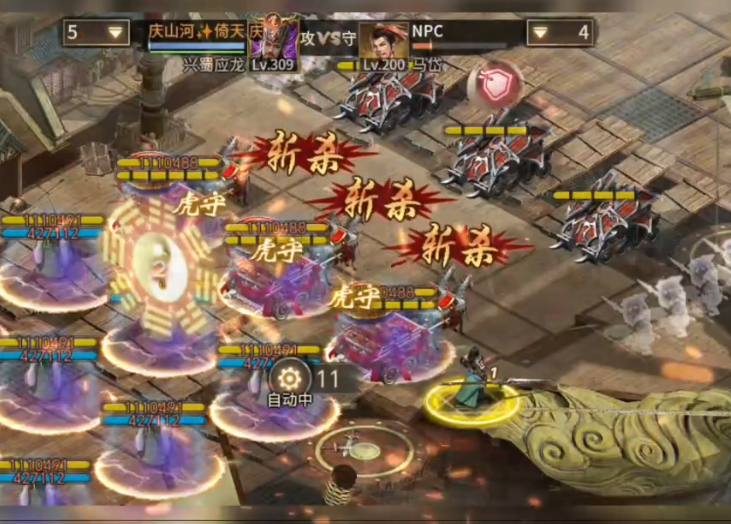Image resolution: width=731 pixels, height=524 pixels.
Task: Expand the attacker's troop count dropdown showing 5
Action: pyautogui.click(x=96, y=32)
